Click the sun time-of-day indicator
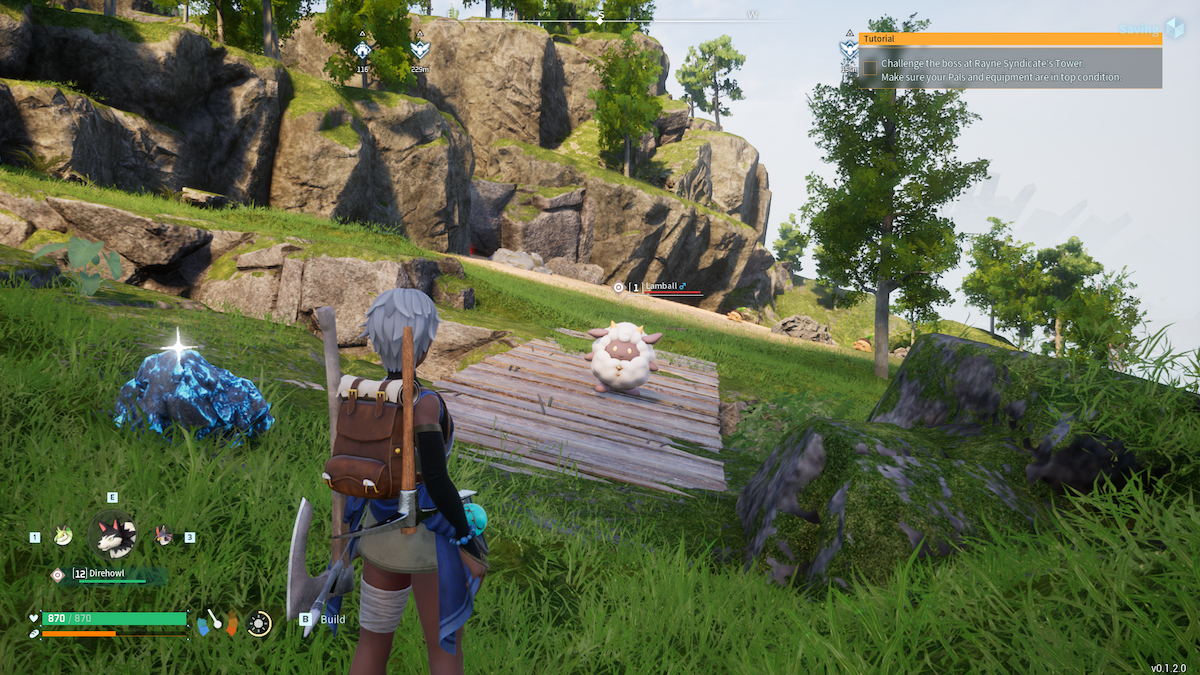Viewport: 1200px width, 675px height. (x=259, y=624)
